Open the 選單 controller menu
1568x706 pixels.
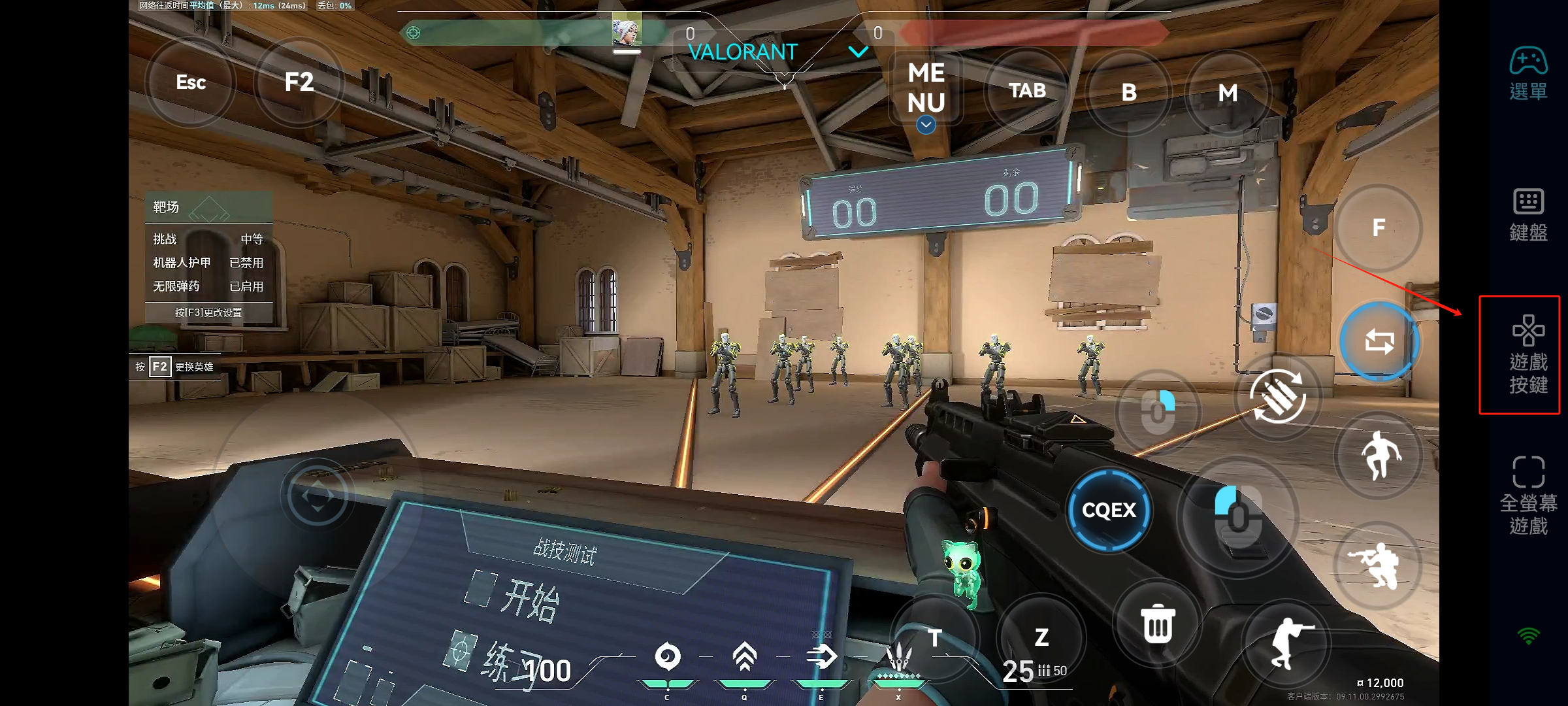[x=1528, y=73]
